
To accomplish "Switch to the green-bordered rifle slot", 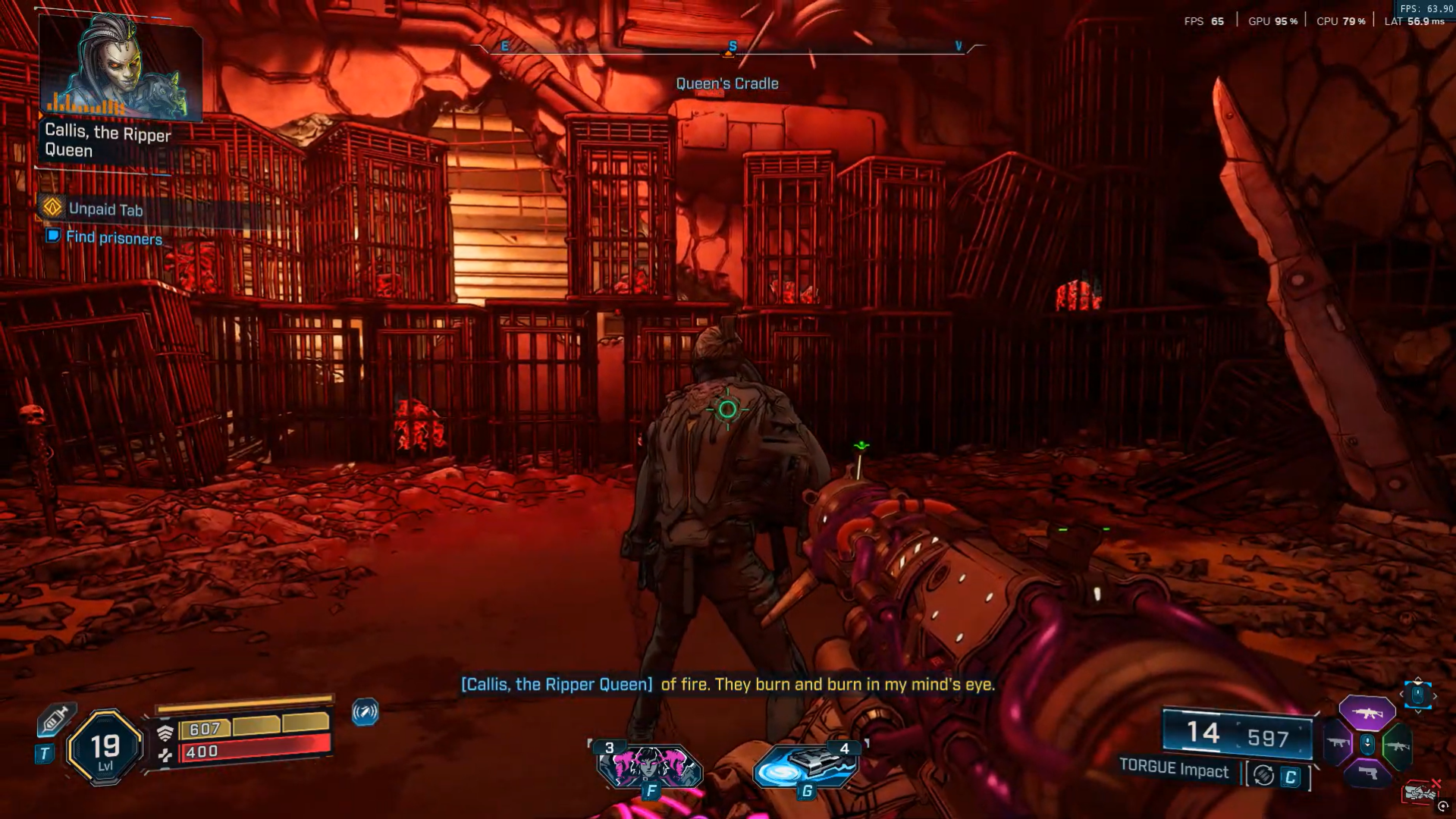I will click(1397, 745).
